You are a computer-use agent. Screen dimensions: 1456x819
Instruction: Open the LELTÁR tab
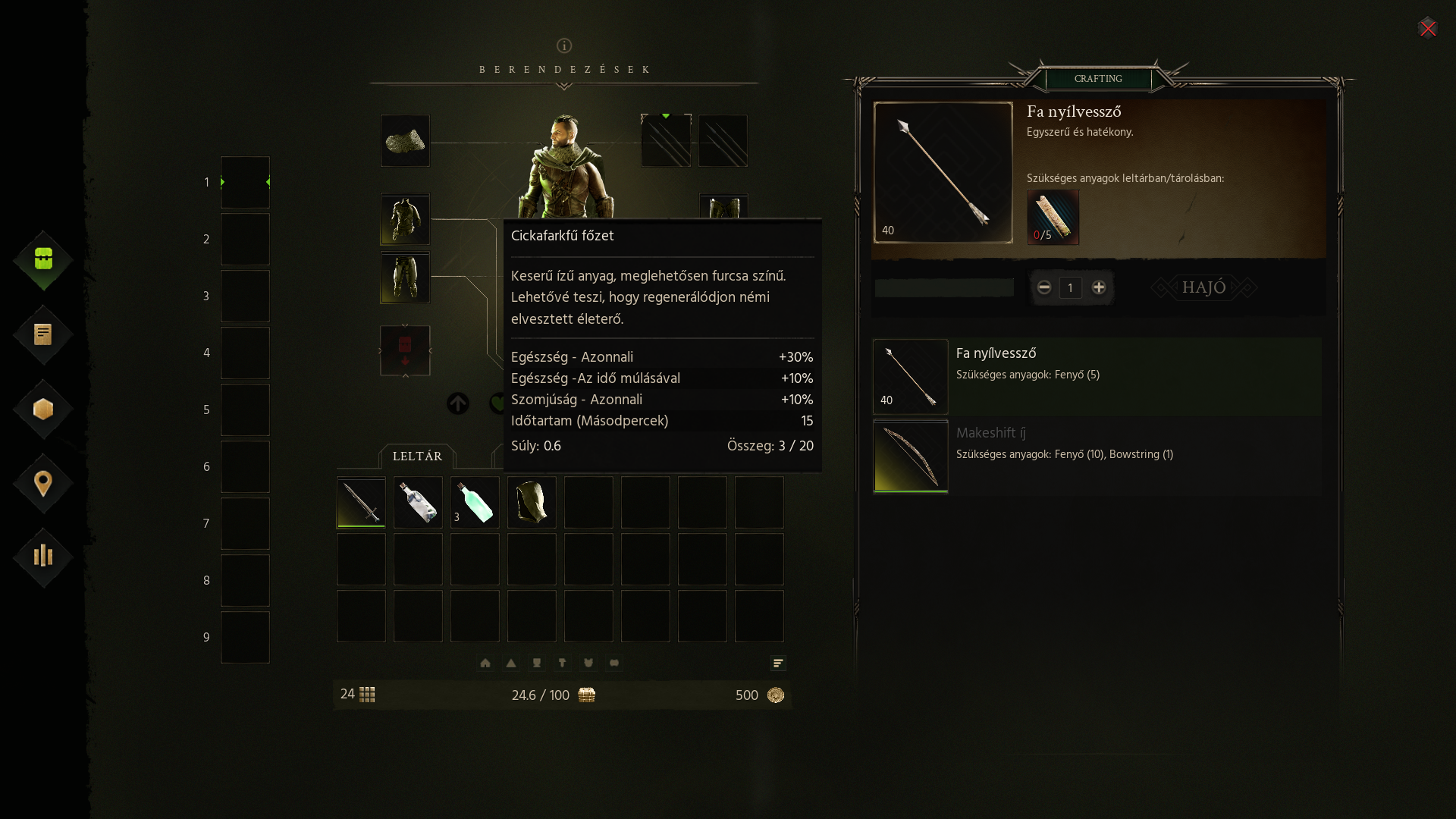[417, 457]
